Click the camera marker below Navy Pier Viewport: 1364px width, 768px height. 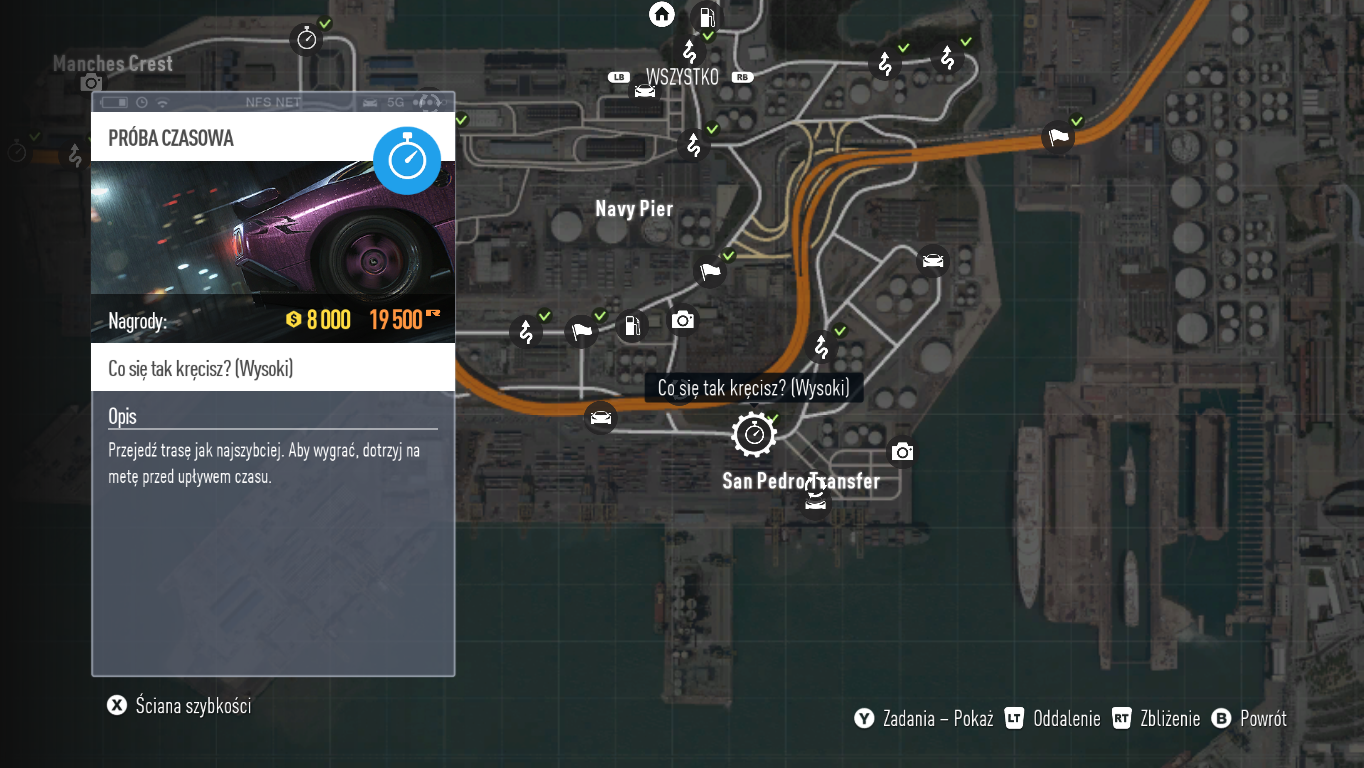point(683,320)
